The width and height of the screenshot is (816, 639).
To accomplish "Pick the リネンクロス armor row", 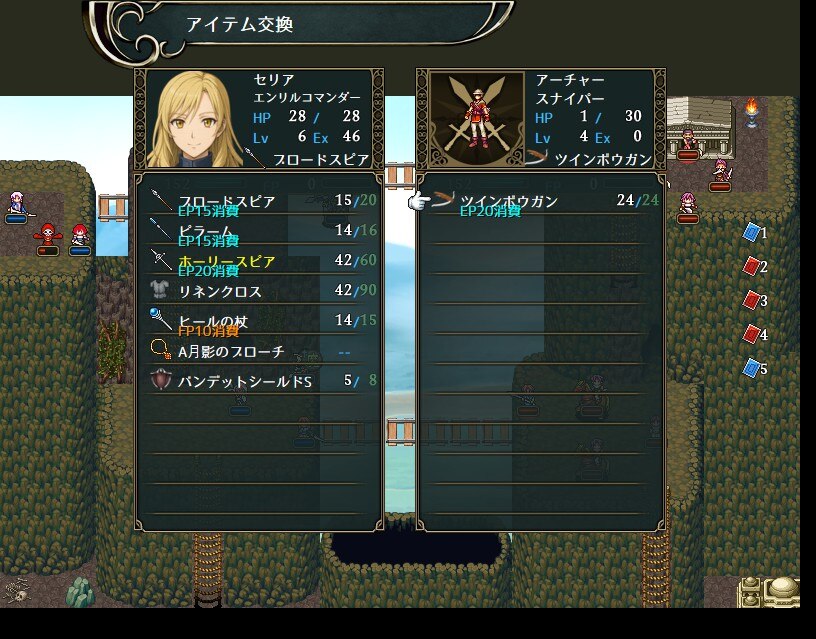I will tap(258, 292).
